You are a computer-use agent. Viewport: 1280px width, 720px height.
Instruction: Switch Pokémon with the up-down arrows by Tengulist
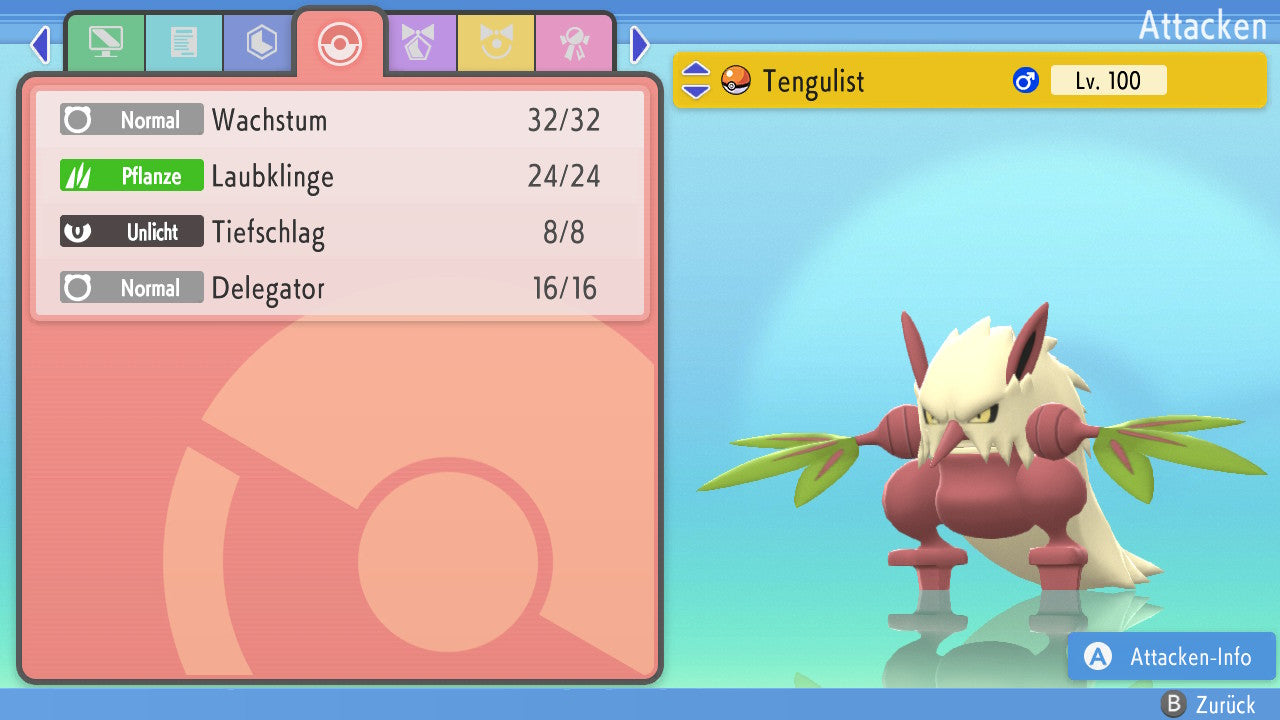(696, 81)
